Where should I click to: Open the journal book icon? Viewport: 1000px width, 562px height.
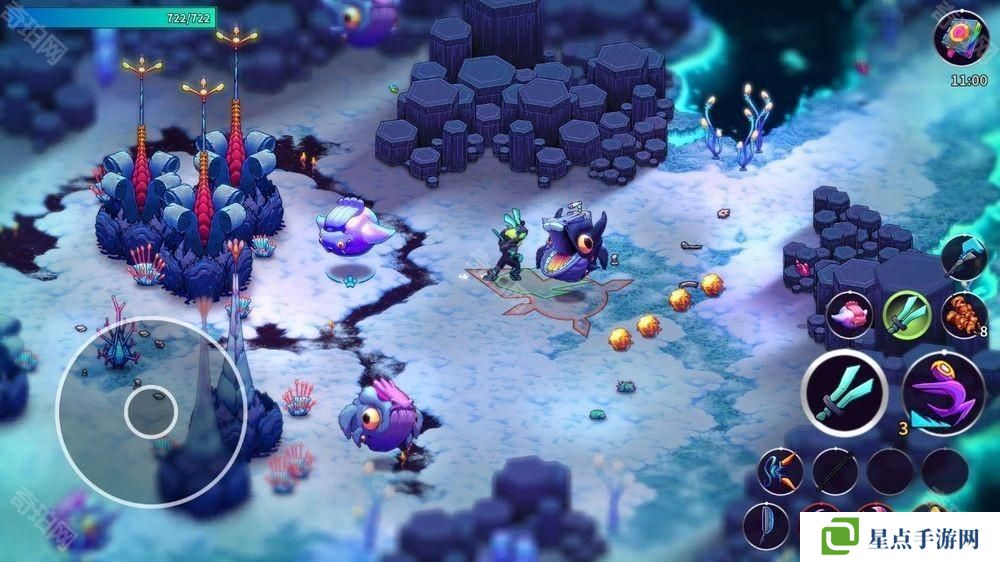point(960,37)
